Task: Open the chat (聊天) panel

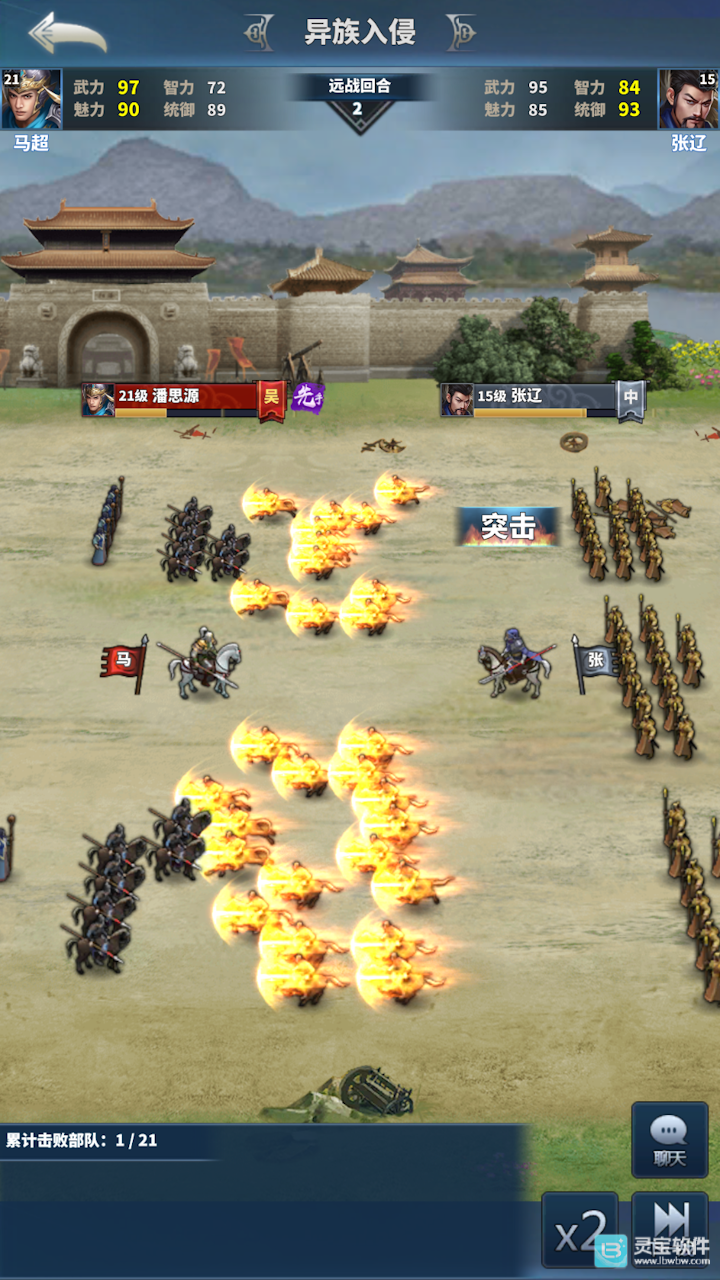Action: [x=669, y=1140]
